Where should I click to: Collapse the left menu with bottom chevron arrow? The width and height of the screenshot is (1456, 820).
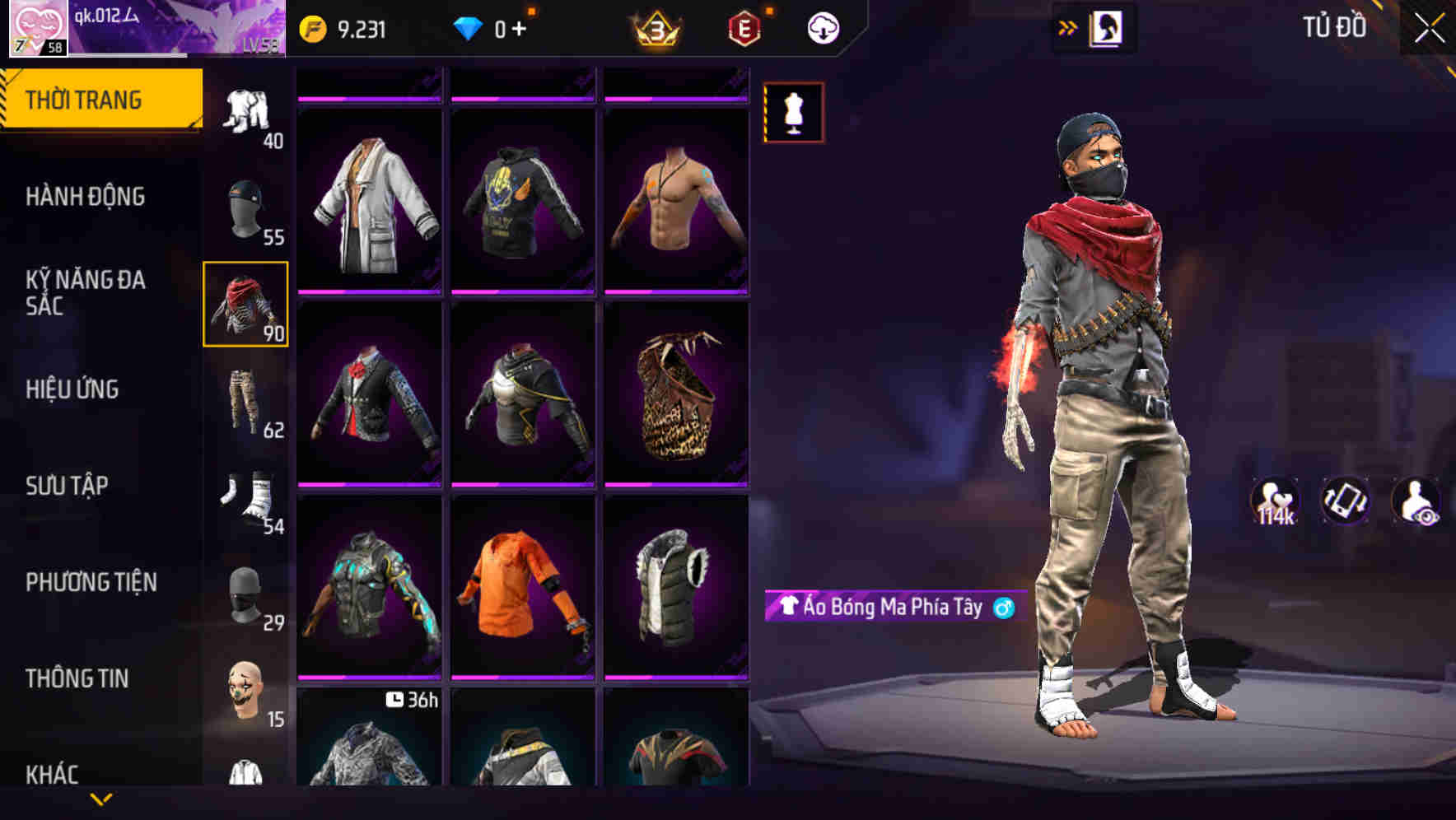tap(100, 797)
